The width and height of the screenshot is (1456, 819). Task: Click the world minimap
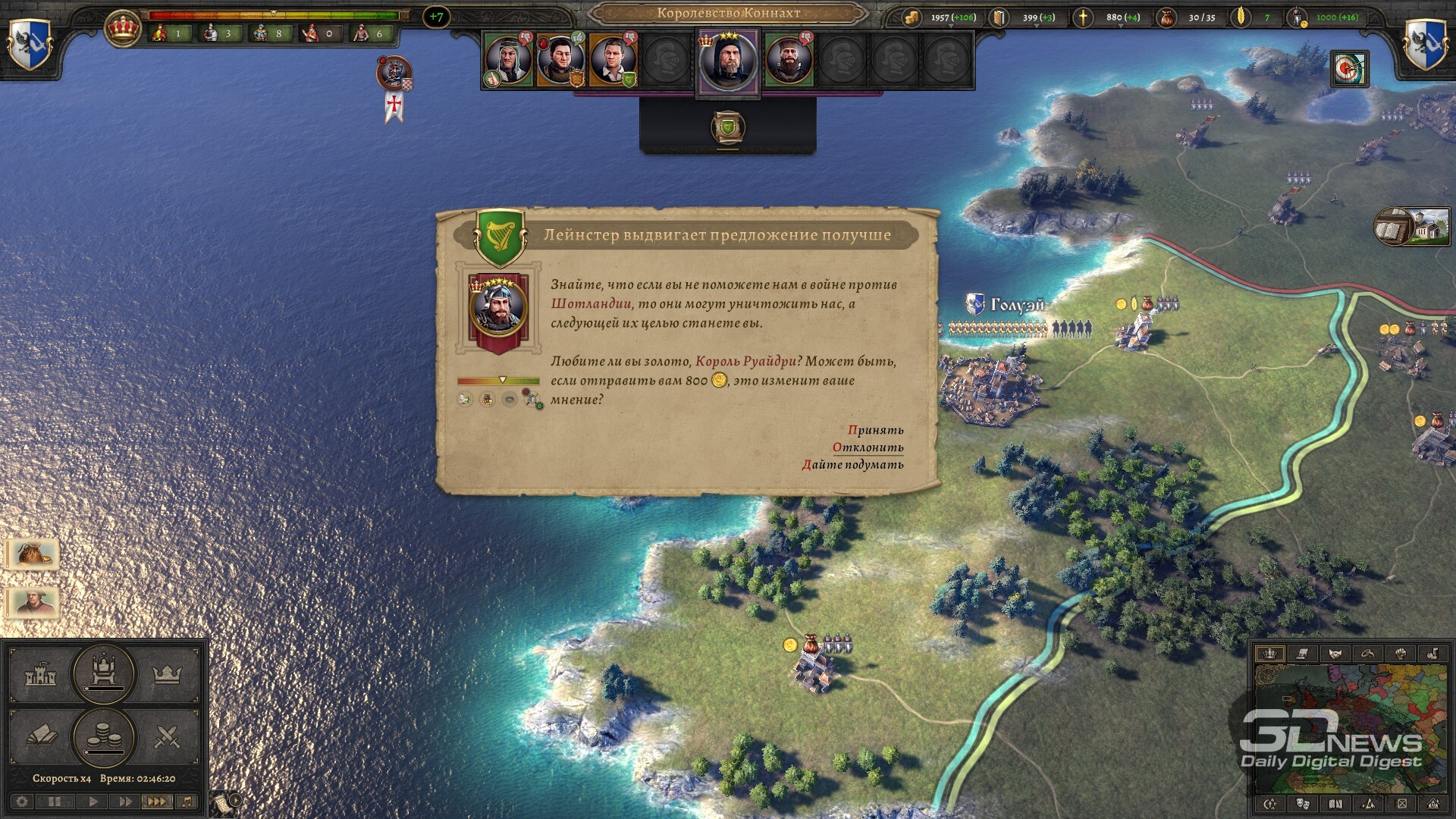[1350, 728]
